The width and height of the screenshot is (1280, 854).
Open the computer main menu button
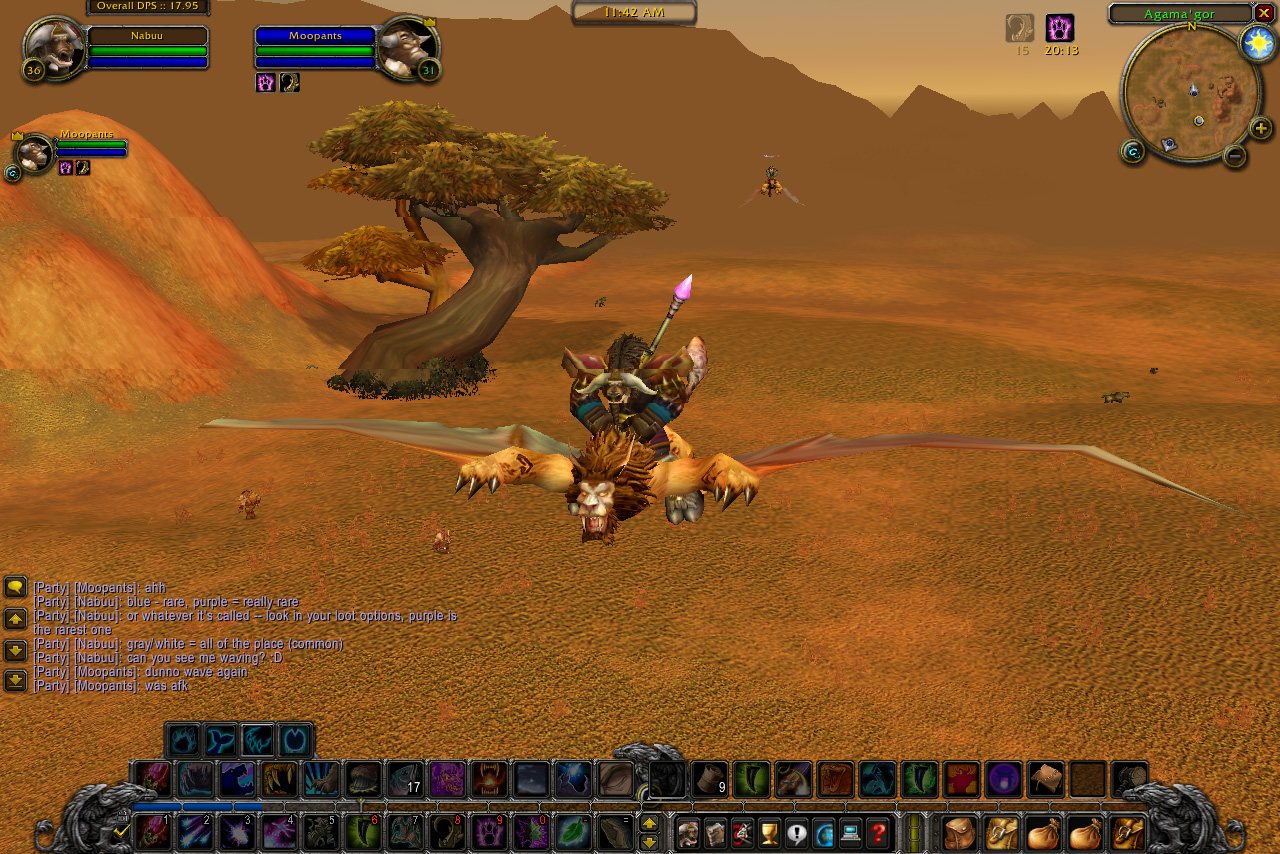click(x=850, y=832)
